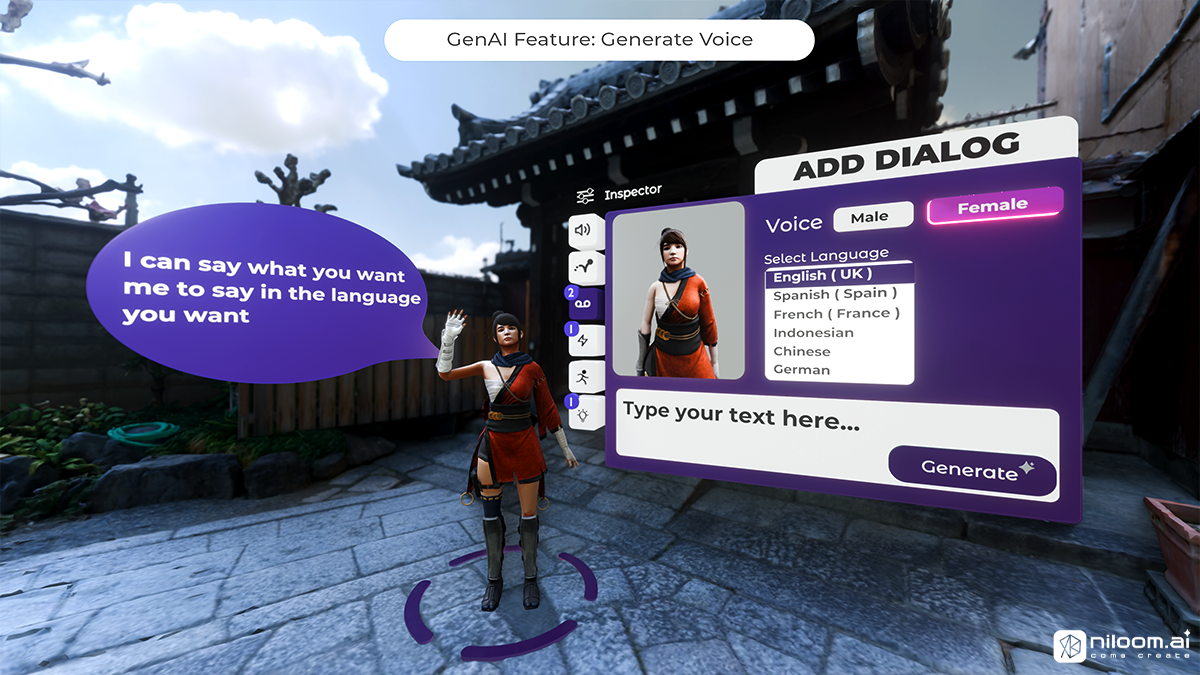Viewport: 1200px width, 675px height.
Task: Open the speaker sound tab
Action: pos(583,231)
